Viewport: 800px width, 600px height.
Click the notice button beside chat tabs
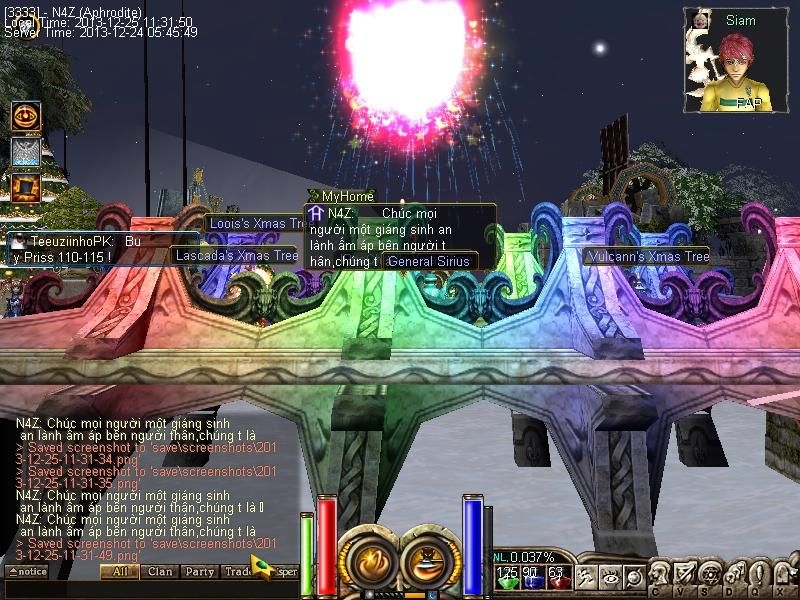(26, 572)
